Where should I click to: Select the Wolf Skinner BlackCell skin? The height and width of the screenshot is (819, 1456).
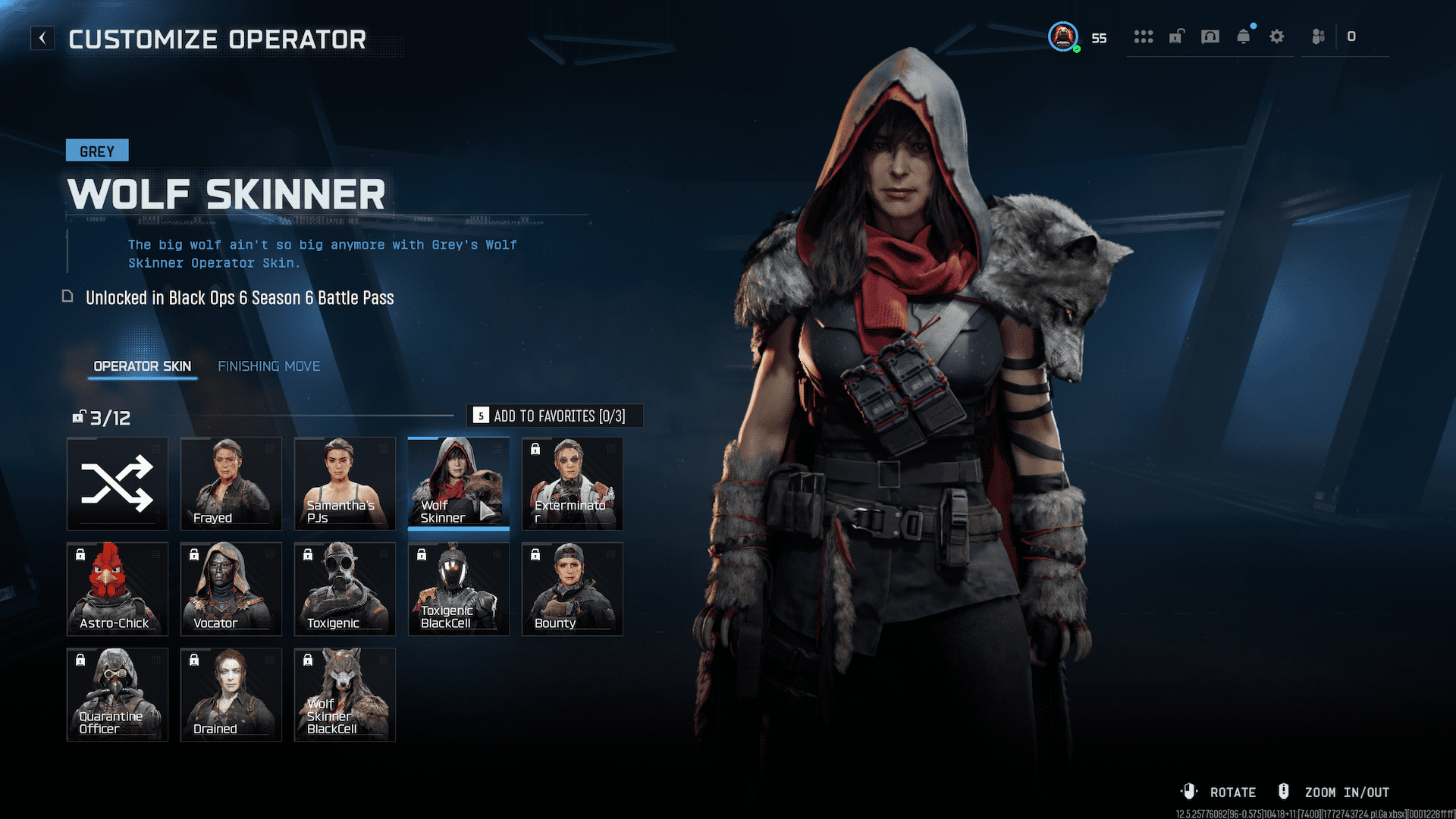pyautogui.click(x=345, y=695)
